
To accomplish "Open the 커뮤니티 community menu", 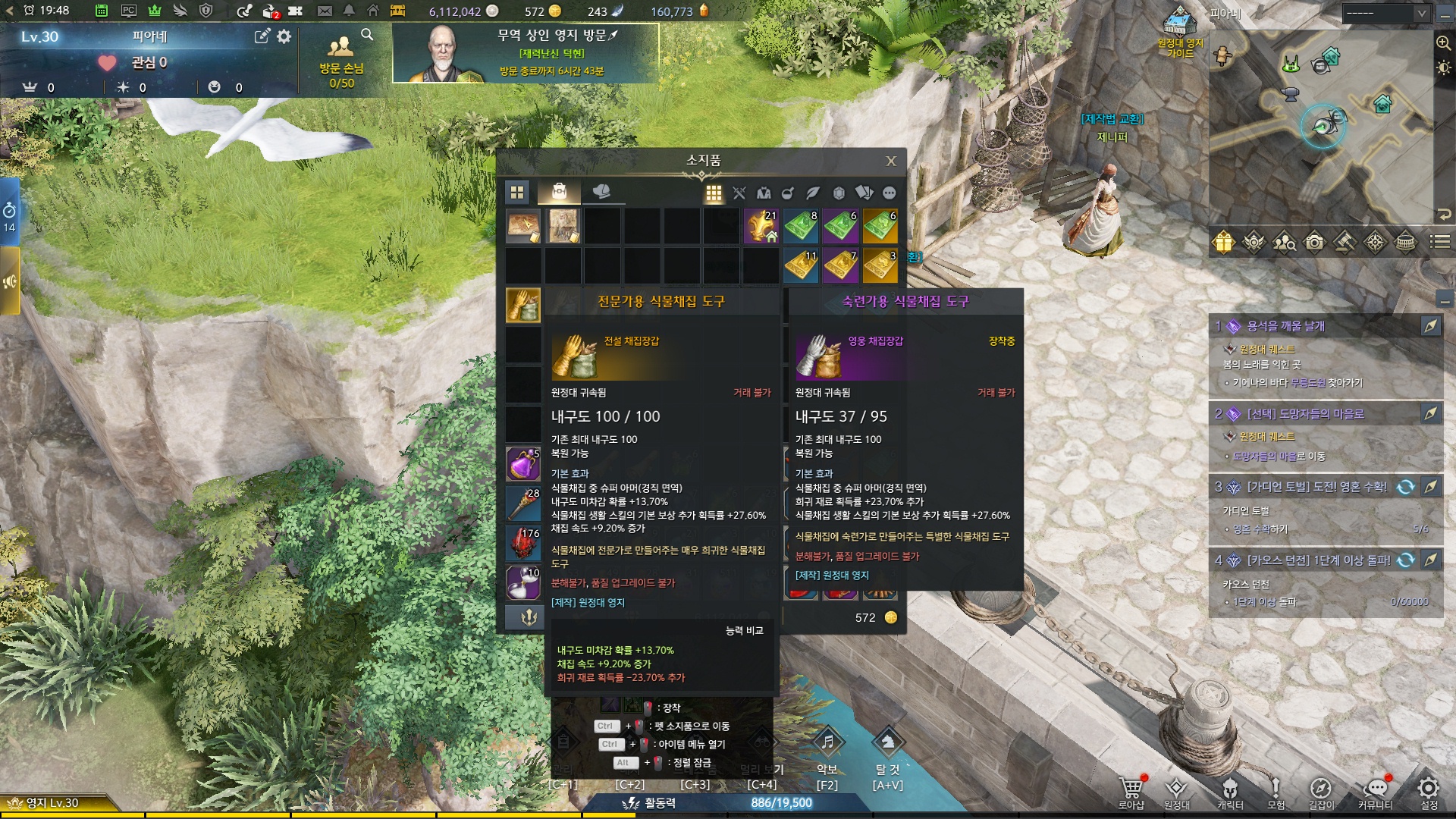I will [x=1376, y=791].
